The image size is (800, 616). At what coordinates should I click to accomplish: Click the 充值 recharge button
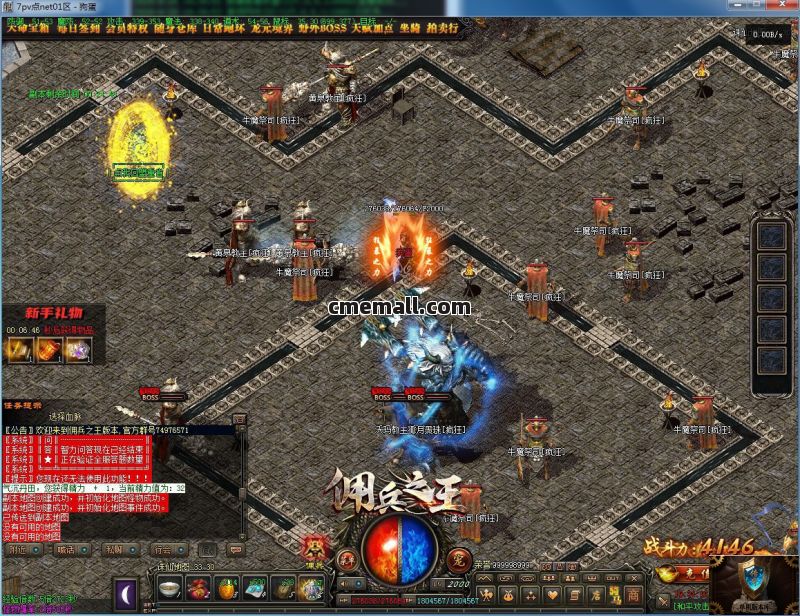pos(691,574)
